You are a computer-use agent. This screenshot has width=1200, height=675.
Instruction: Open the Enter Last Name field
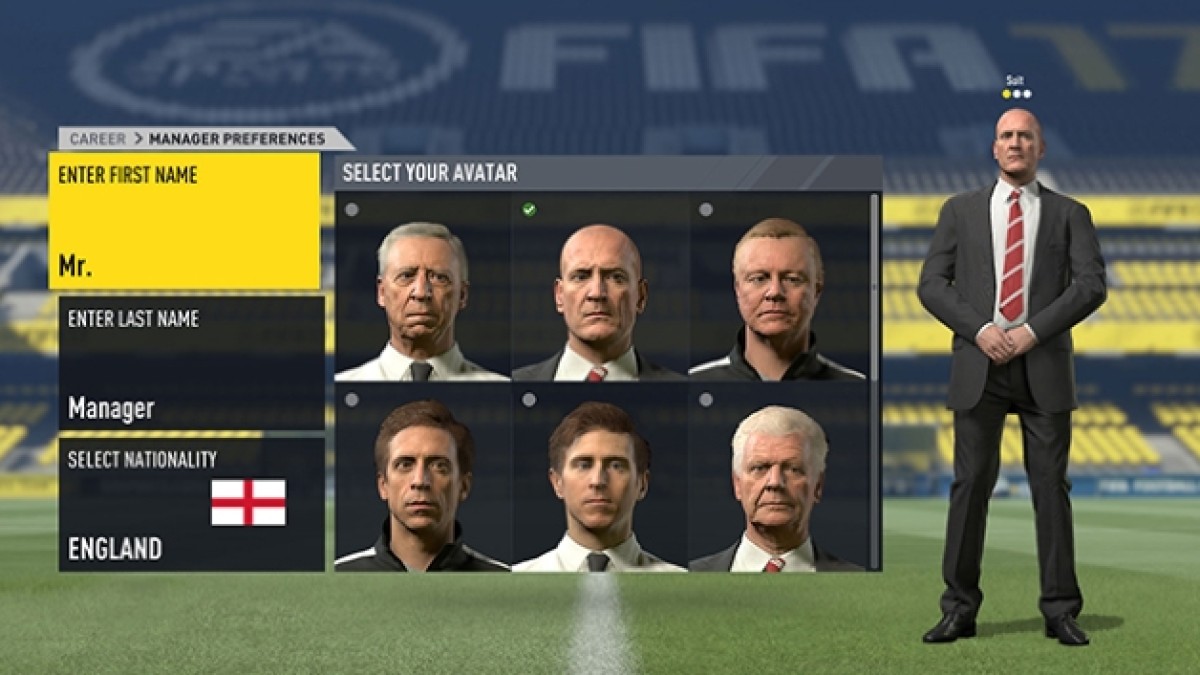point(192,363)
